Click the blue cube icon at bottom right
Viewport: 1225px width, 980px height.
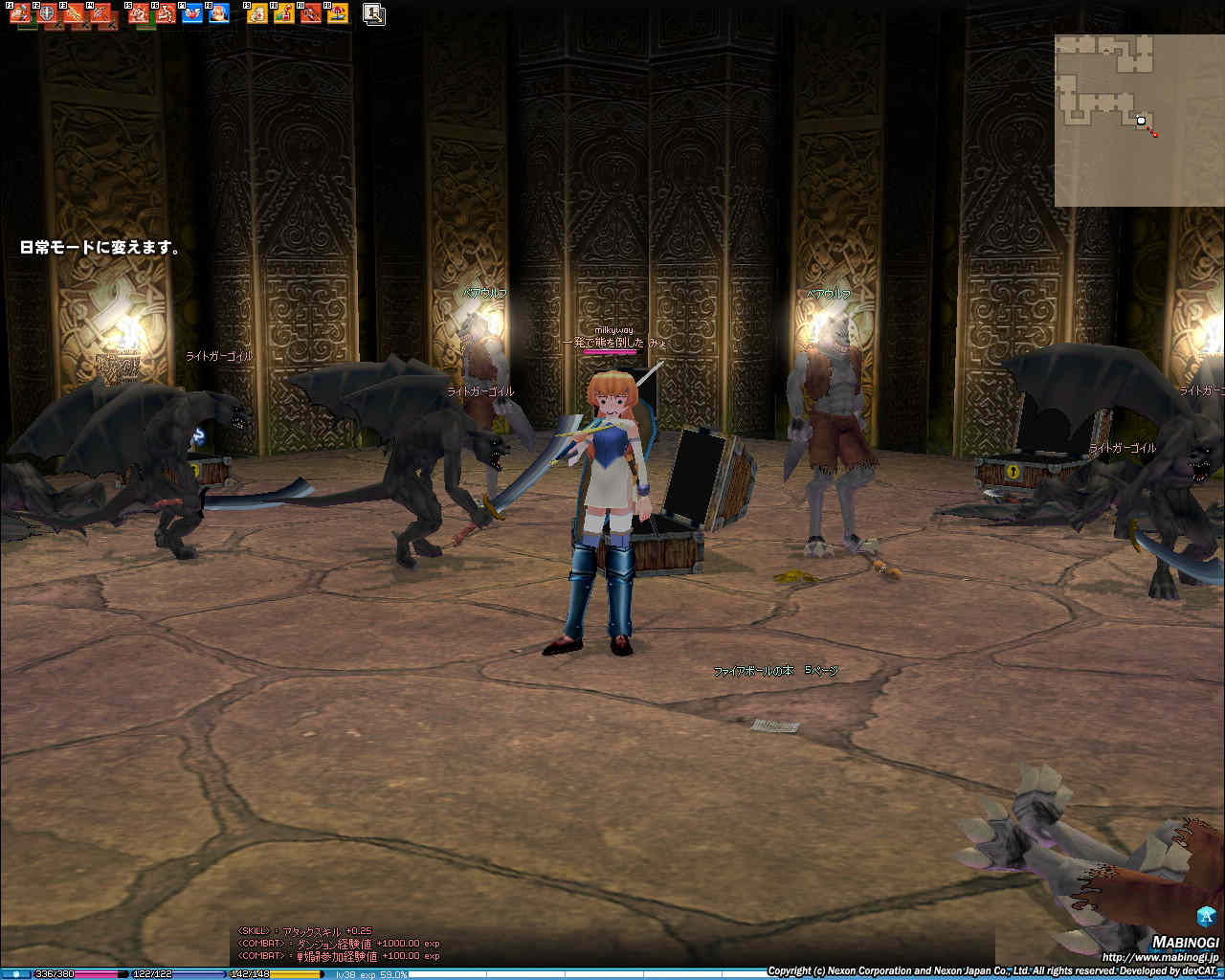[x=1206, y=915]
